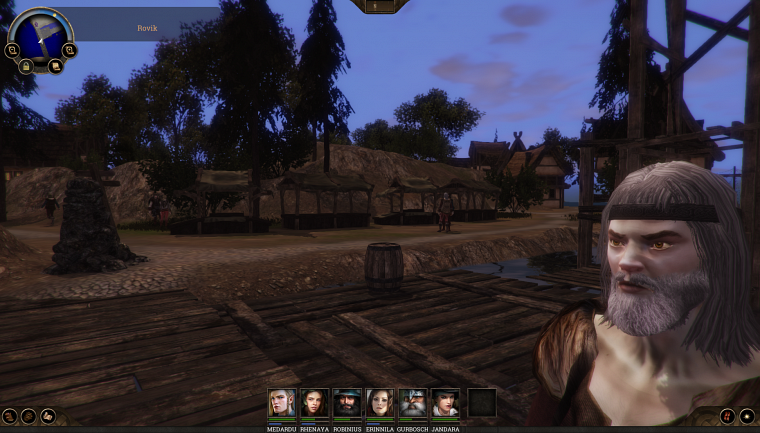Zoom in the minimap with the plus magnifier
The image size is (760, 433).
click(x=68, y=49)
